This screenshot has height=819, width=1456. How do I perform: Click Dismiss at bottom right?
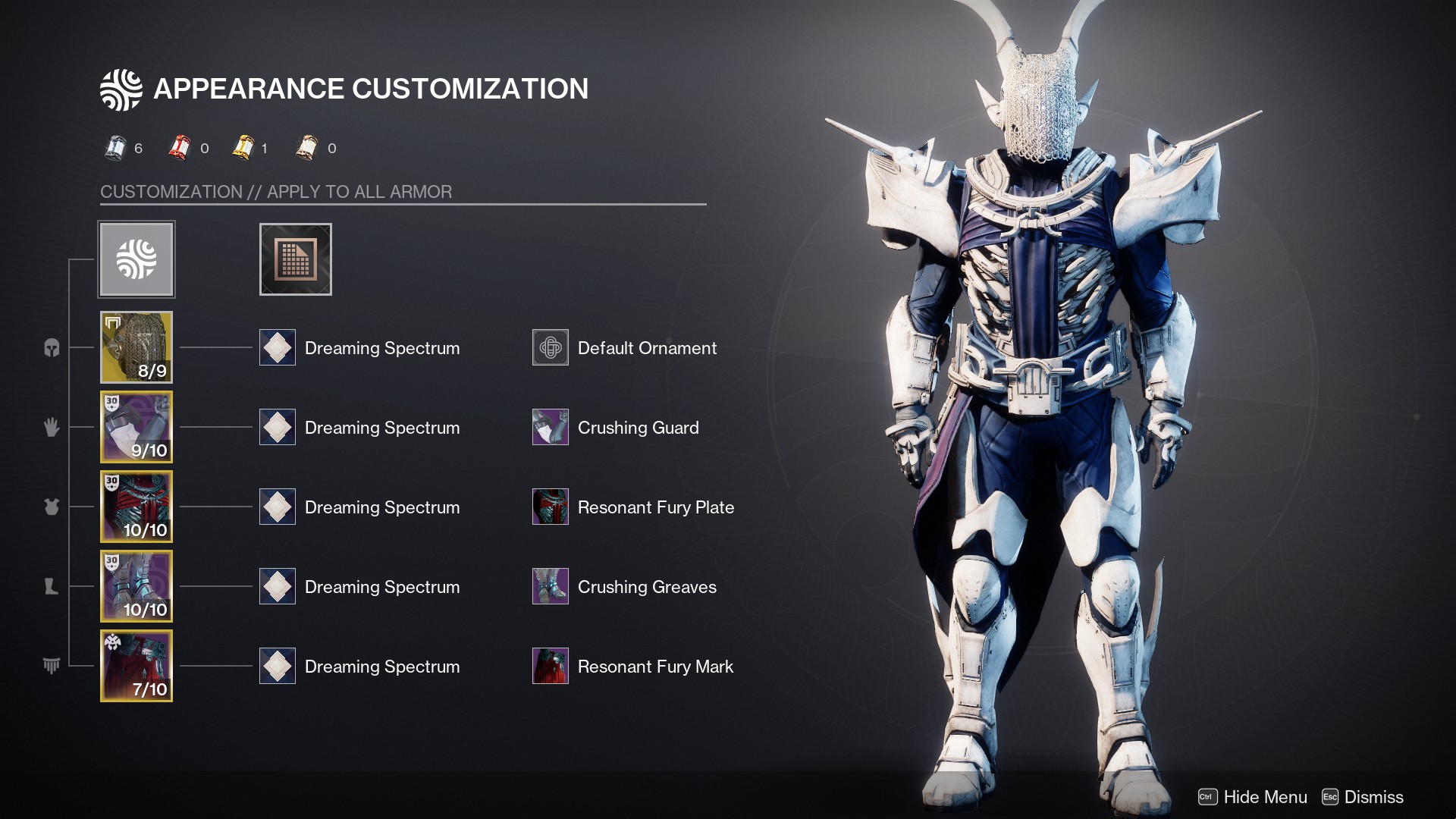tap(1374, 797)
